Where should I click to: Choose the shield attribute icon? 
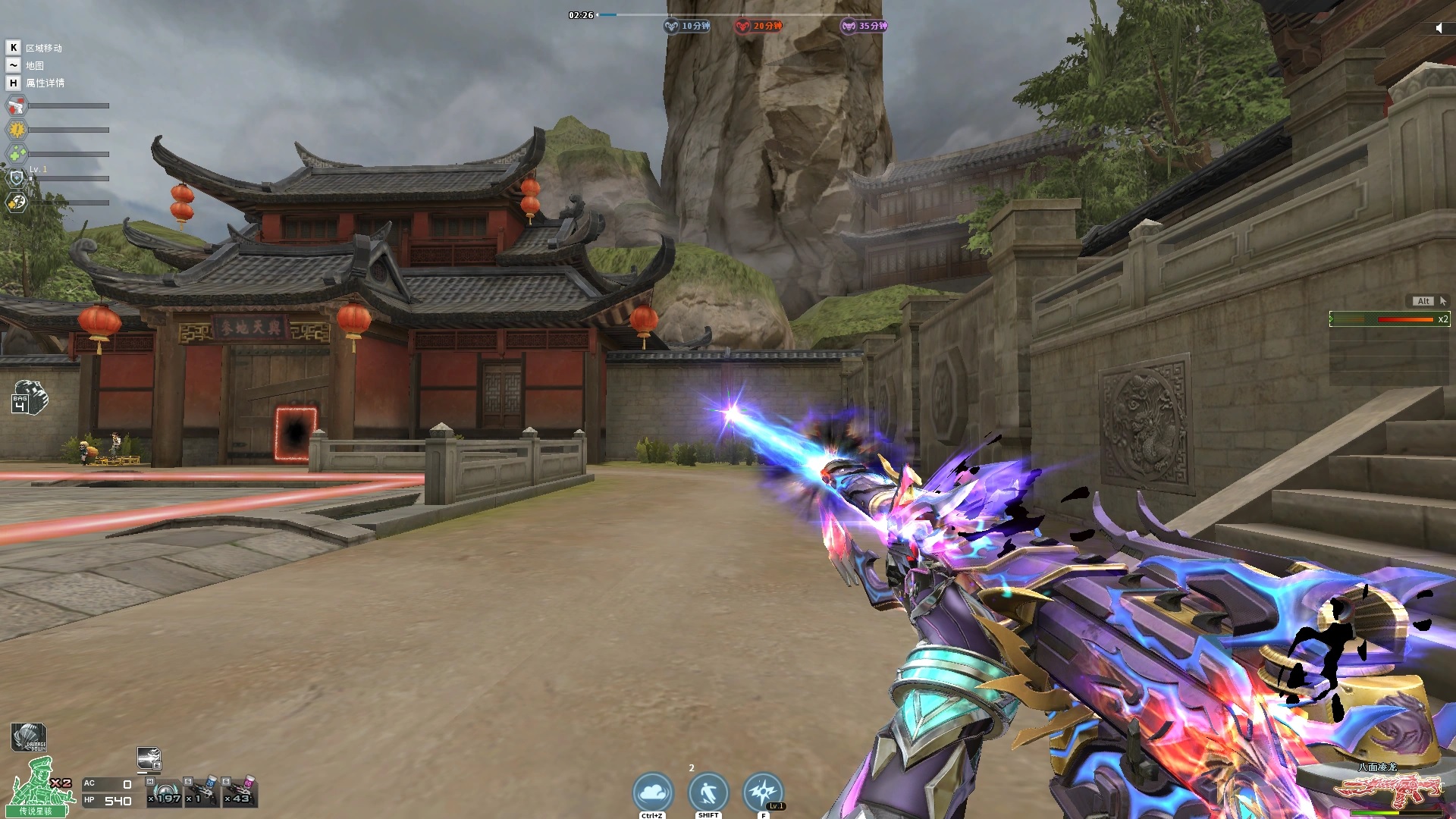[x=17, y=178]
